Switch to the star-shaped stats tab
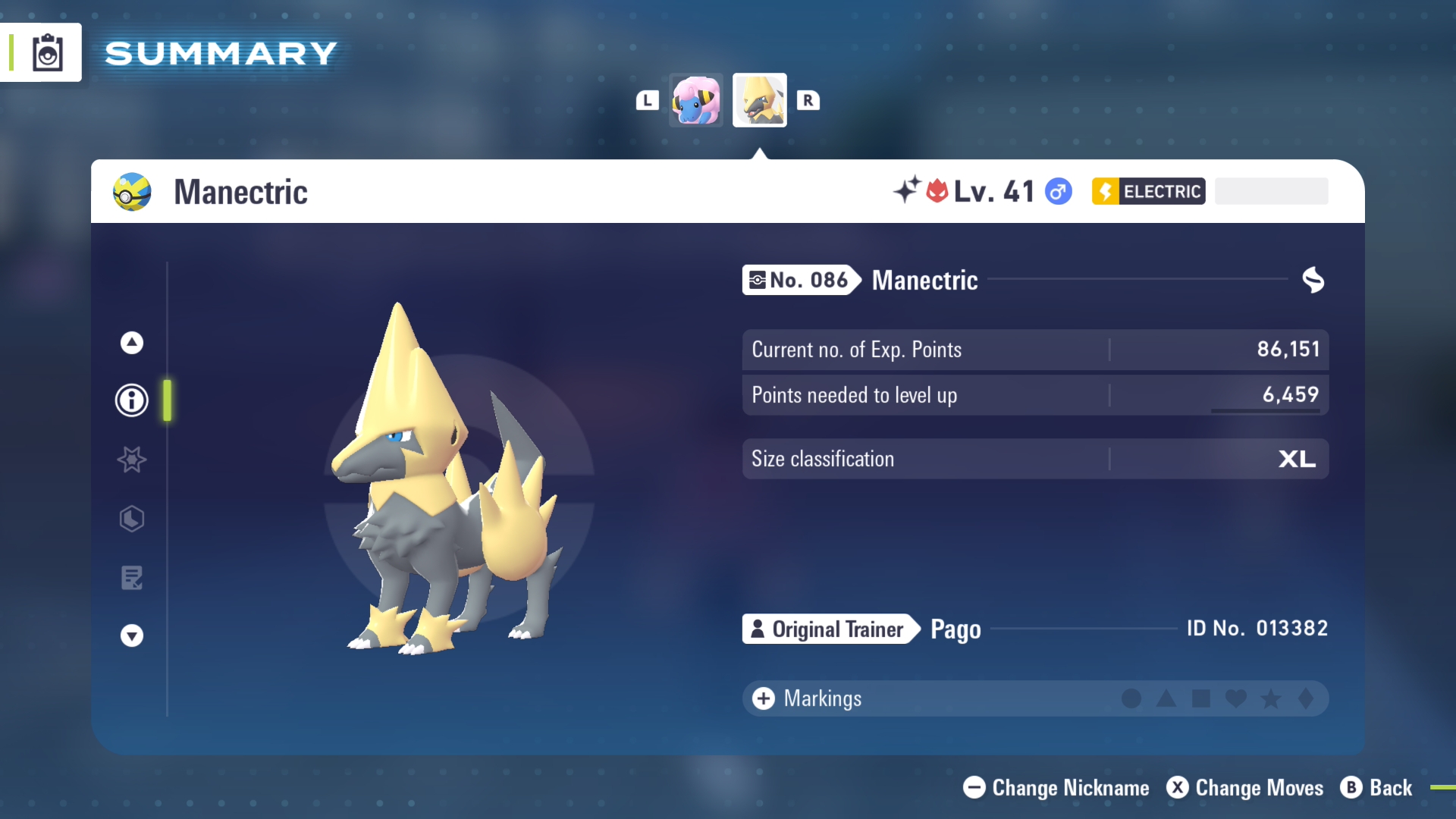The height and width of the screenshot is (819, 1456). coord(132,460)
